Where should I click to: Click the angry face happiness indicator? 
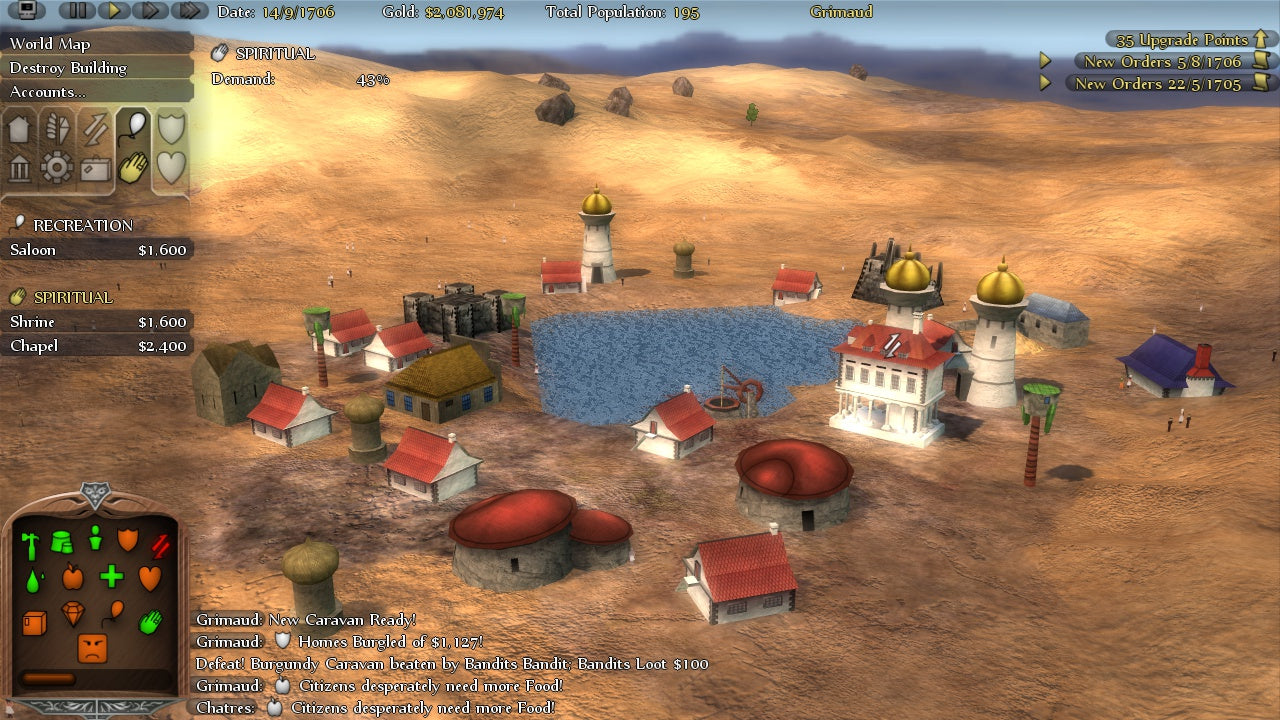(92, 649)
